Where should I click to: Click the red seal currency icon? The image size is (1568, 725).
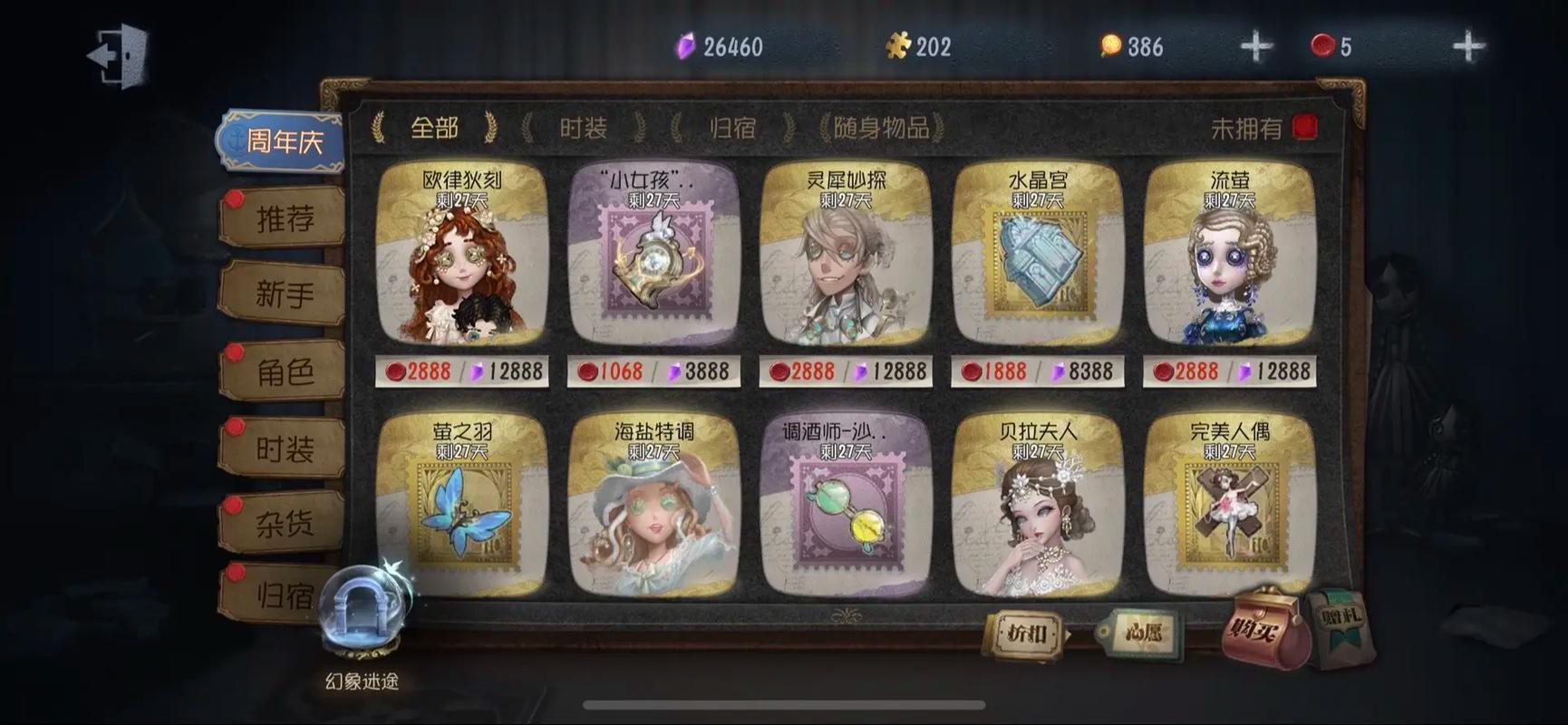pyautogui.click(x=1322, y=43)
